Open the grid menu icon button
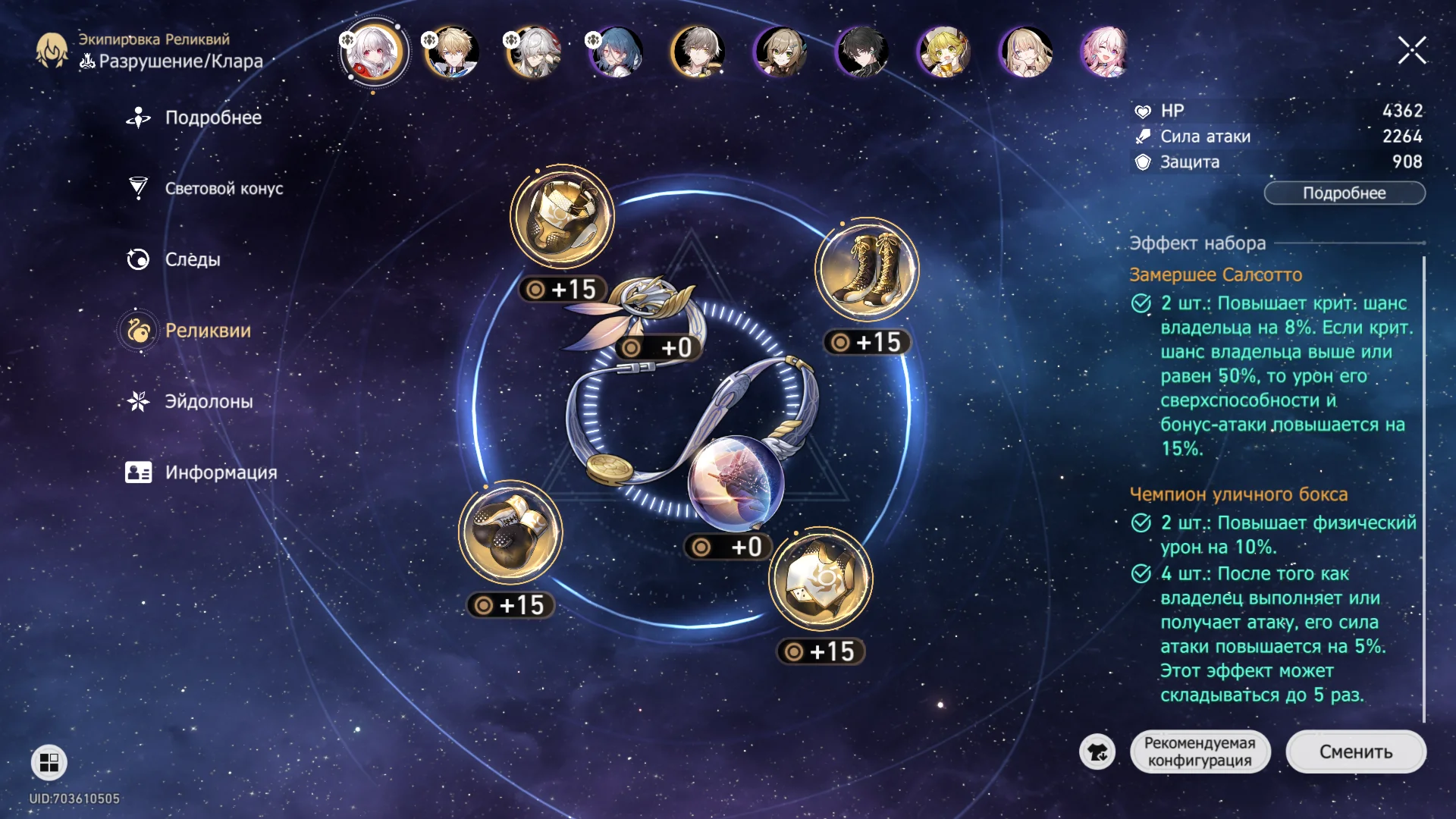Image resolution: width=1456 pixels, height=819 pixels. (49, 762)
